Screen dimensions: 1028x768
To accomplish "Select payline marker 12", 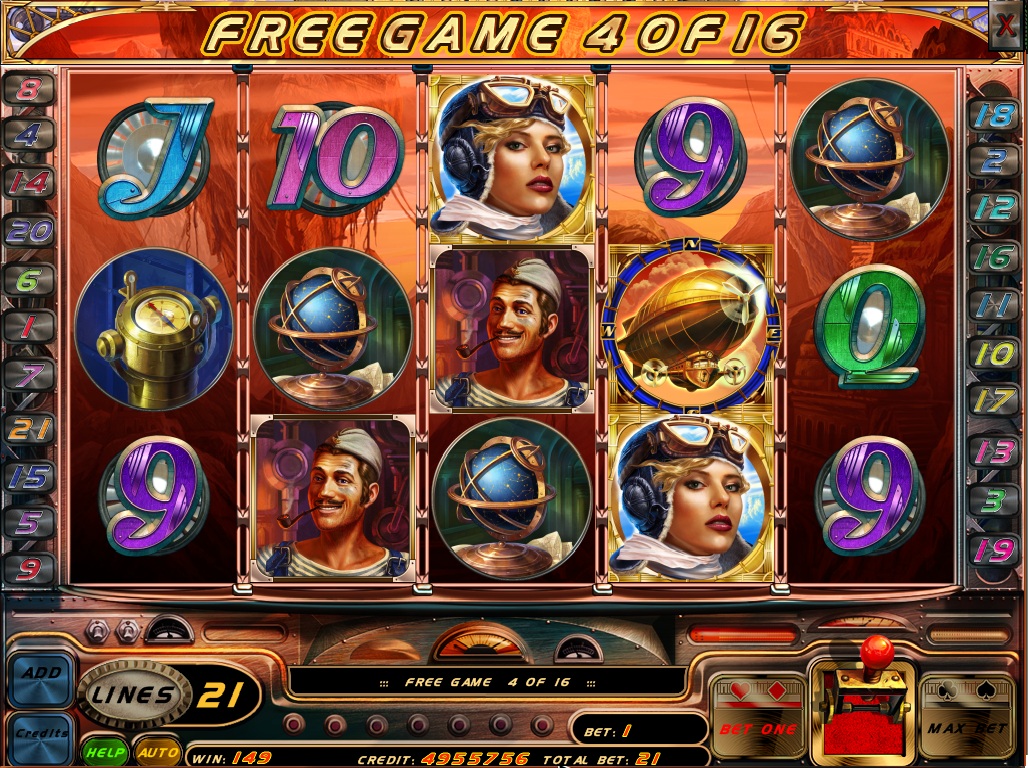I will [995, 208].
